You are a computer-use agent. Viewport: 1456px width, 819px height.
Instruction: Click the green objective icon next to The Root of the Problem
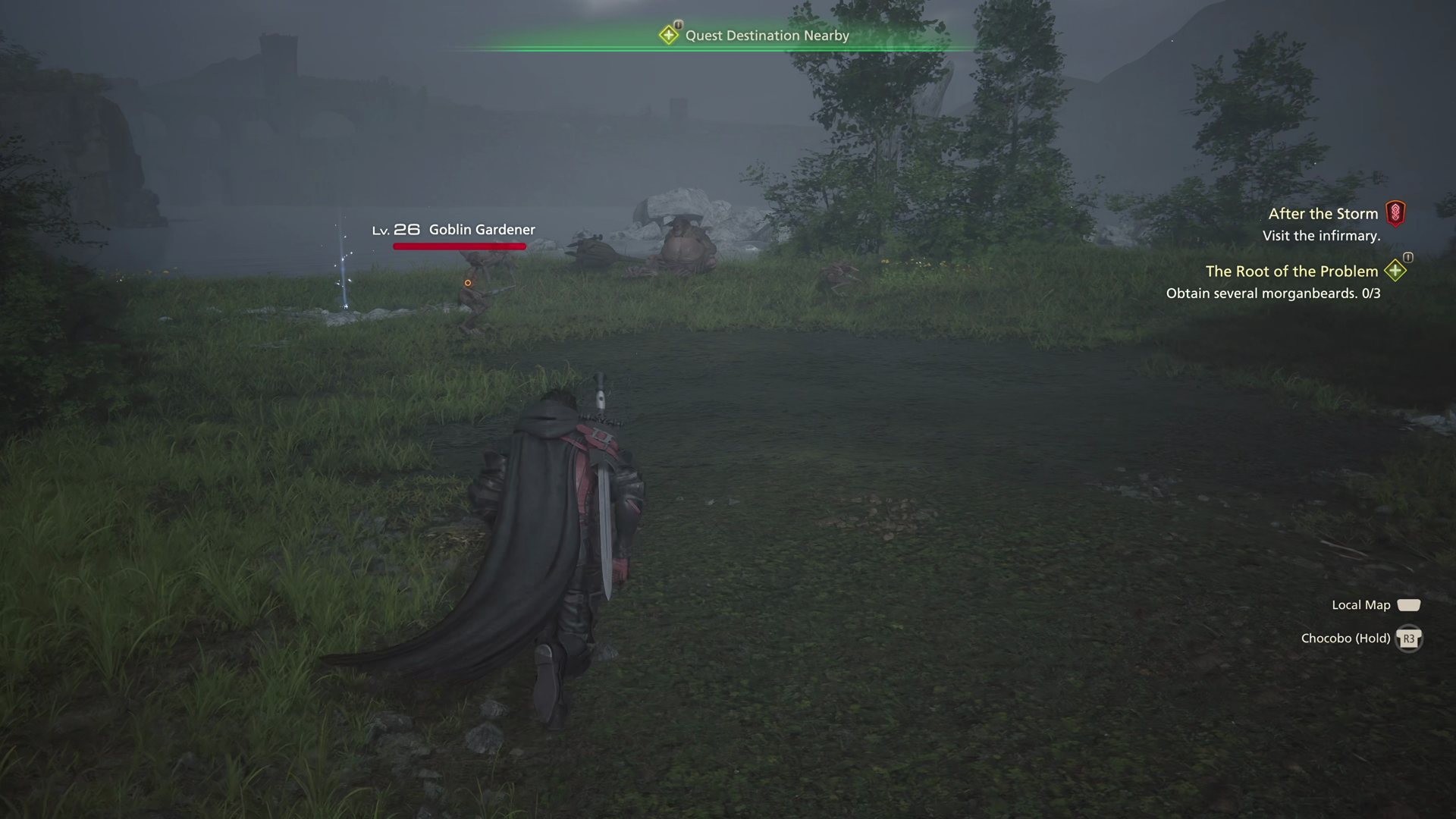coord(1395,271)
